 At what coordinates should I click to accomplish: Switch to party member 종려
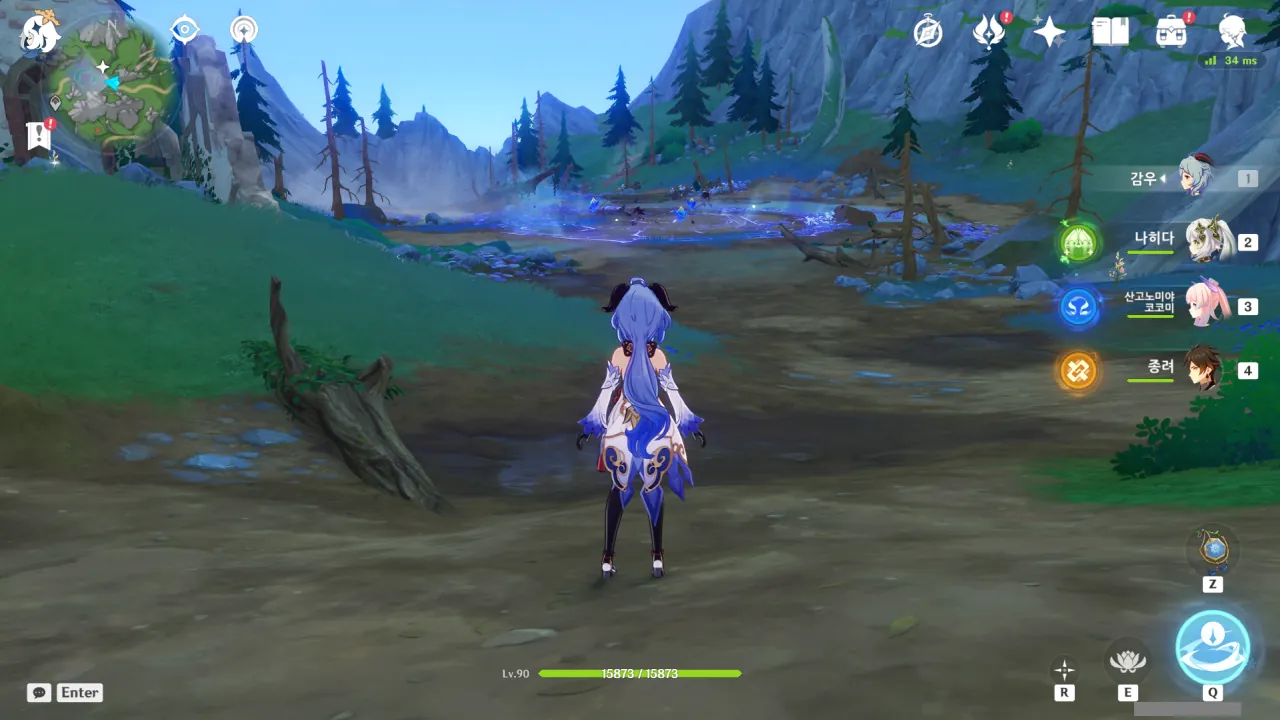coord(1204,369)
